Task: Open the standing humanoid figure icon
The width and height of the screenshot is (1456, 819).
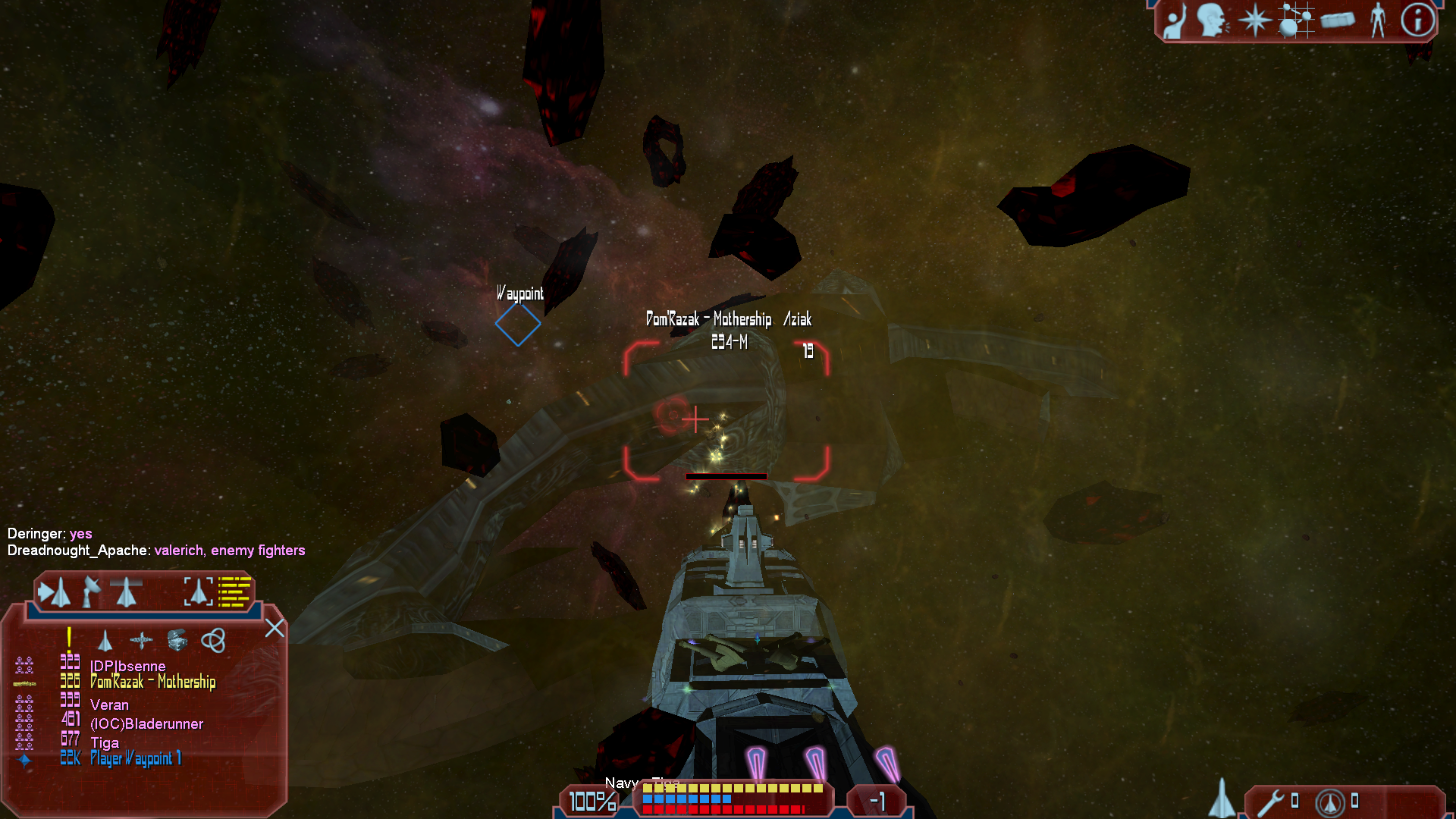Action: pos(1378,20)
